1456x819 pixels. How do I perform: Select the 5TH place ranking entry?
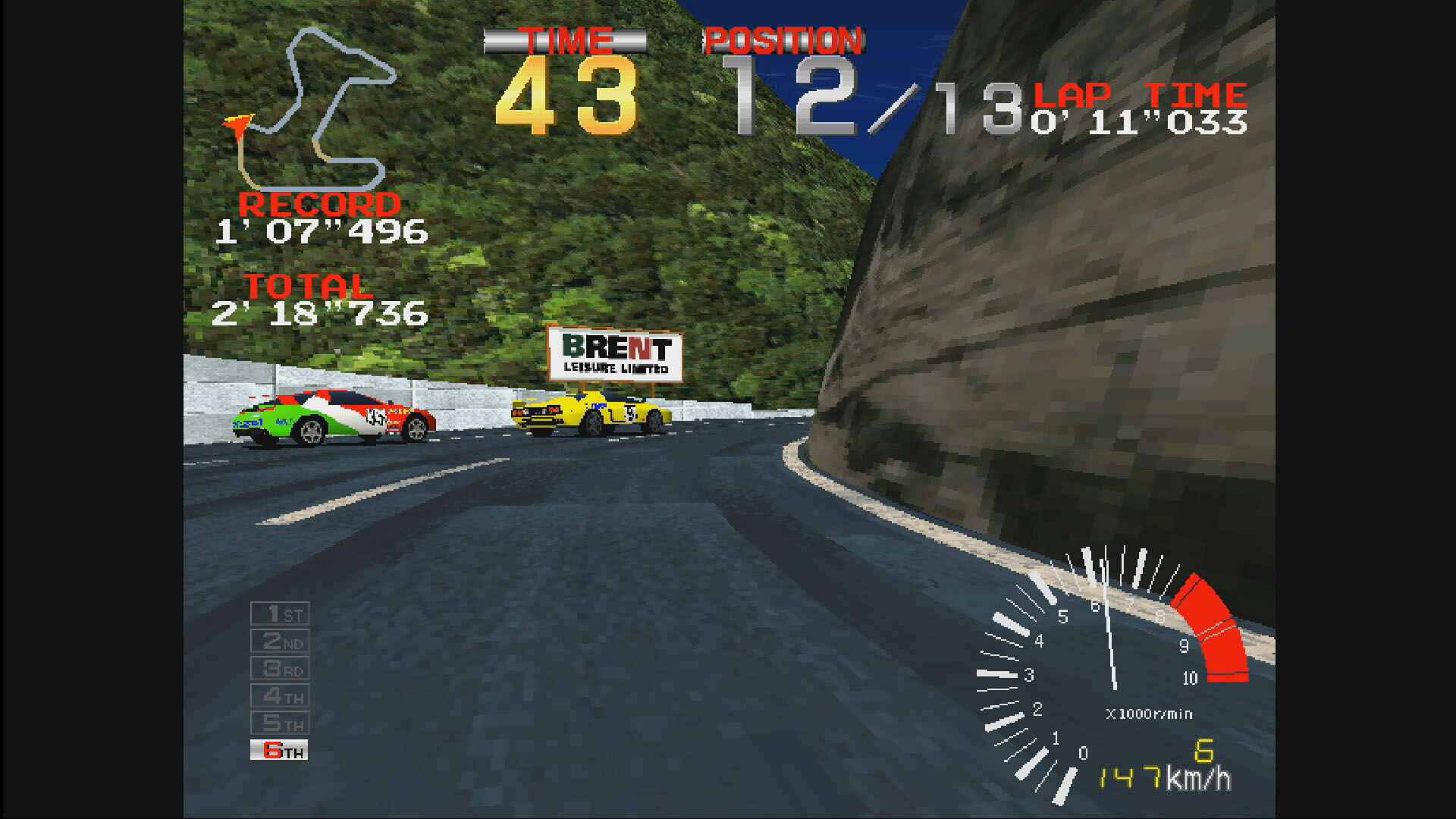pos(281,723)
